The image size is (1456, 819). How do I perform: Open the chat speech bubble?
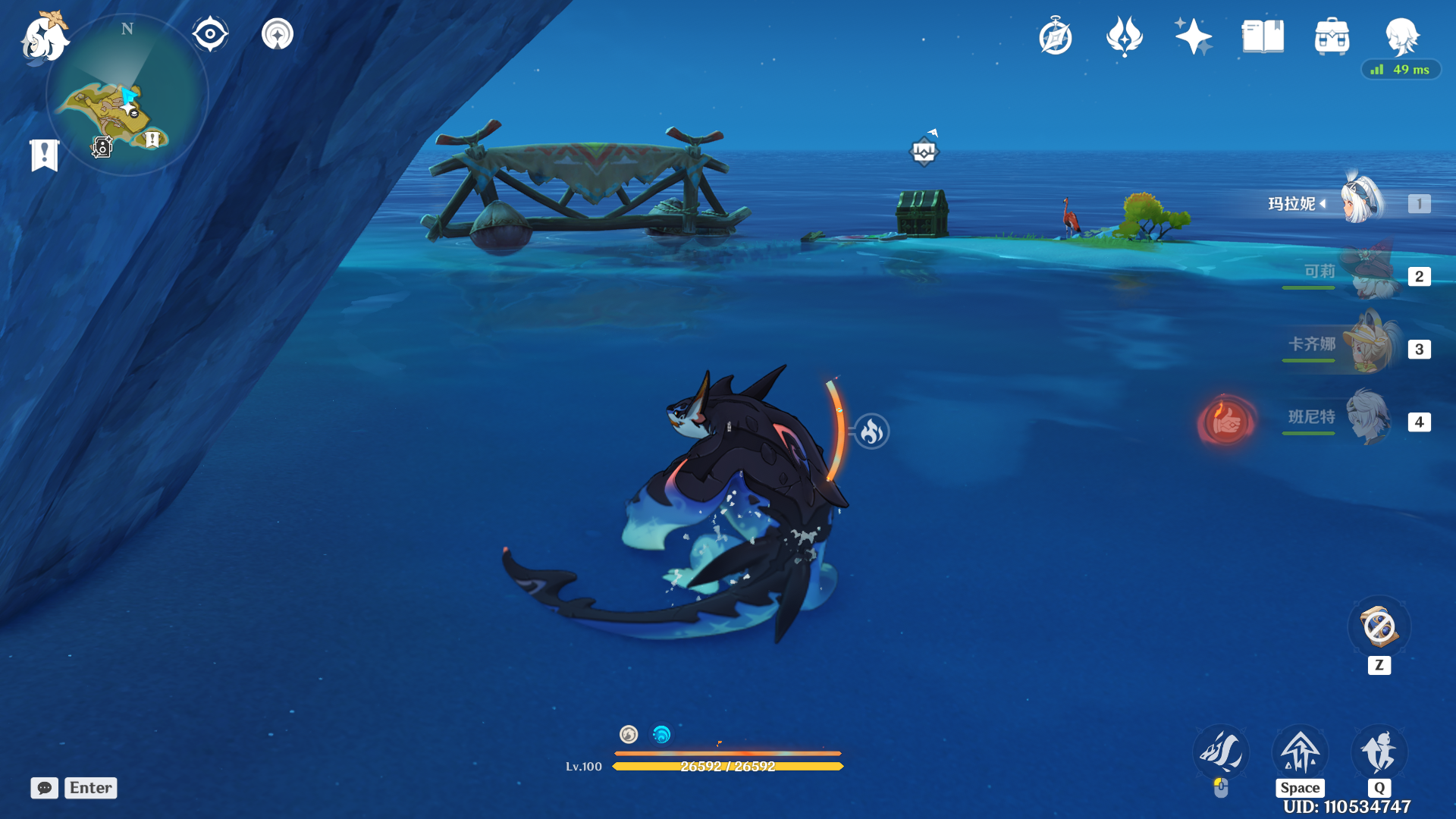[45, 788]
